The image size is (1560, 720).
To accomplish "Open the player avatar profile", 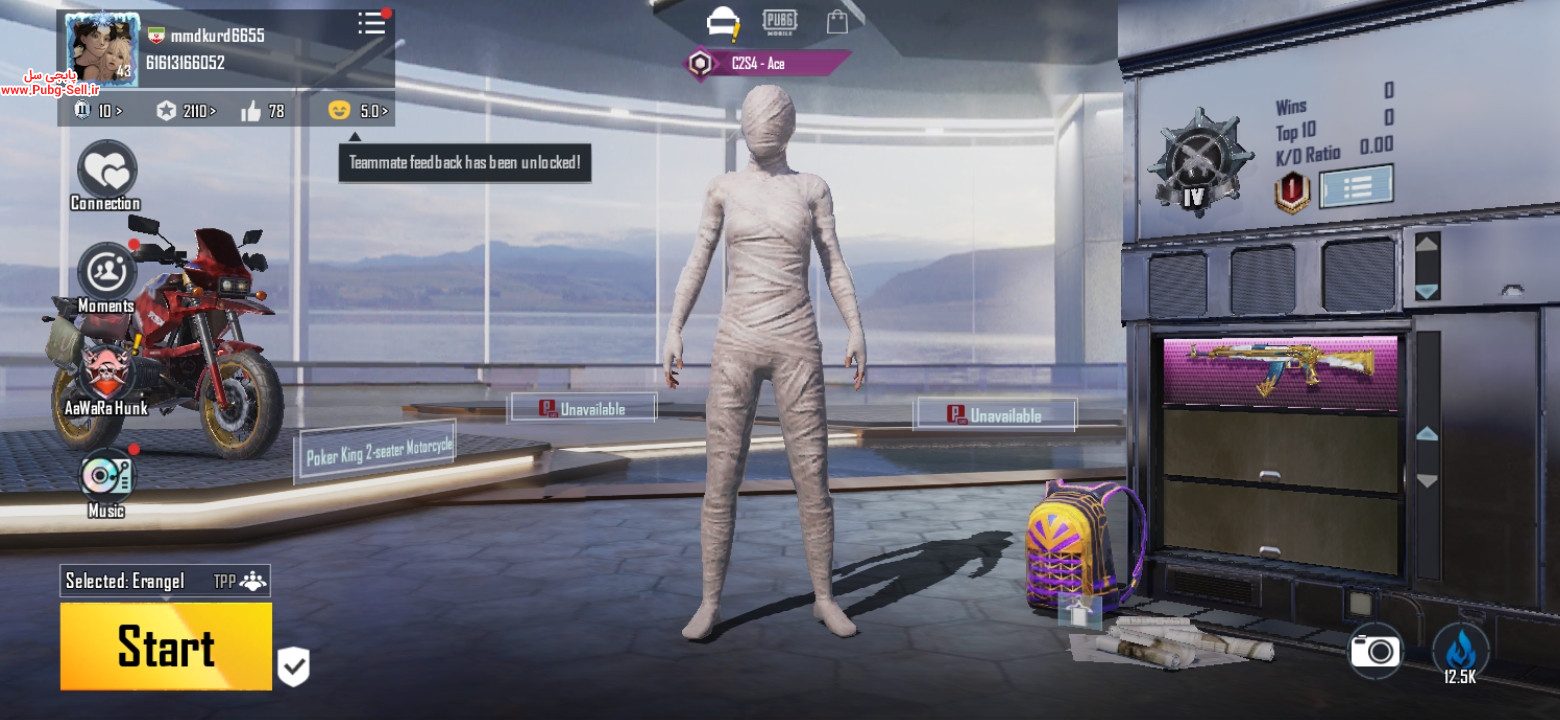I will click(102, 49).
